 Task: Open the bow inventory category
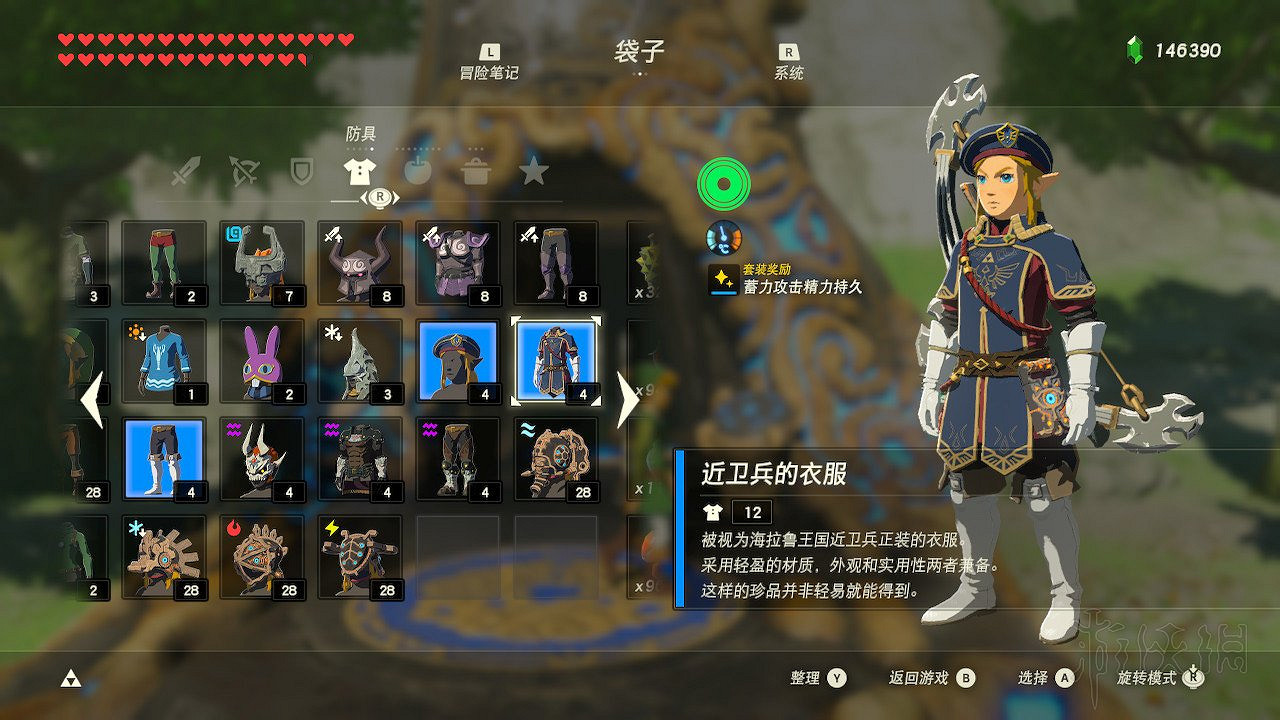point(244,172)
